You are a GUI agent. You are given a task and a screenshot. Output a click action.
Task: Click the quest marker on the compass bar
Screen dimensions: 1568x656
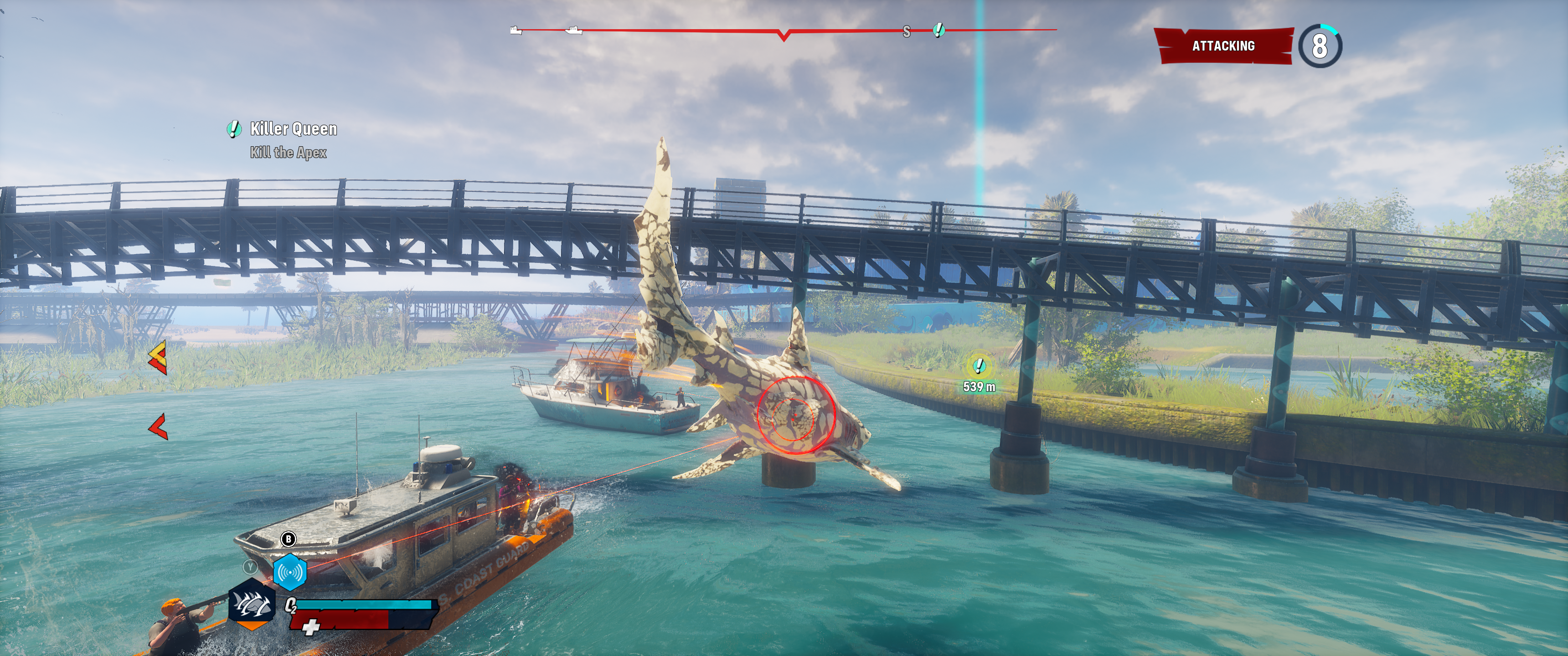(x=939, y=29)
